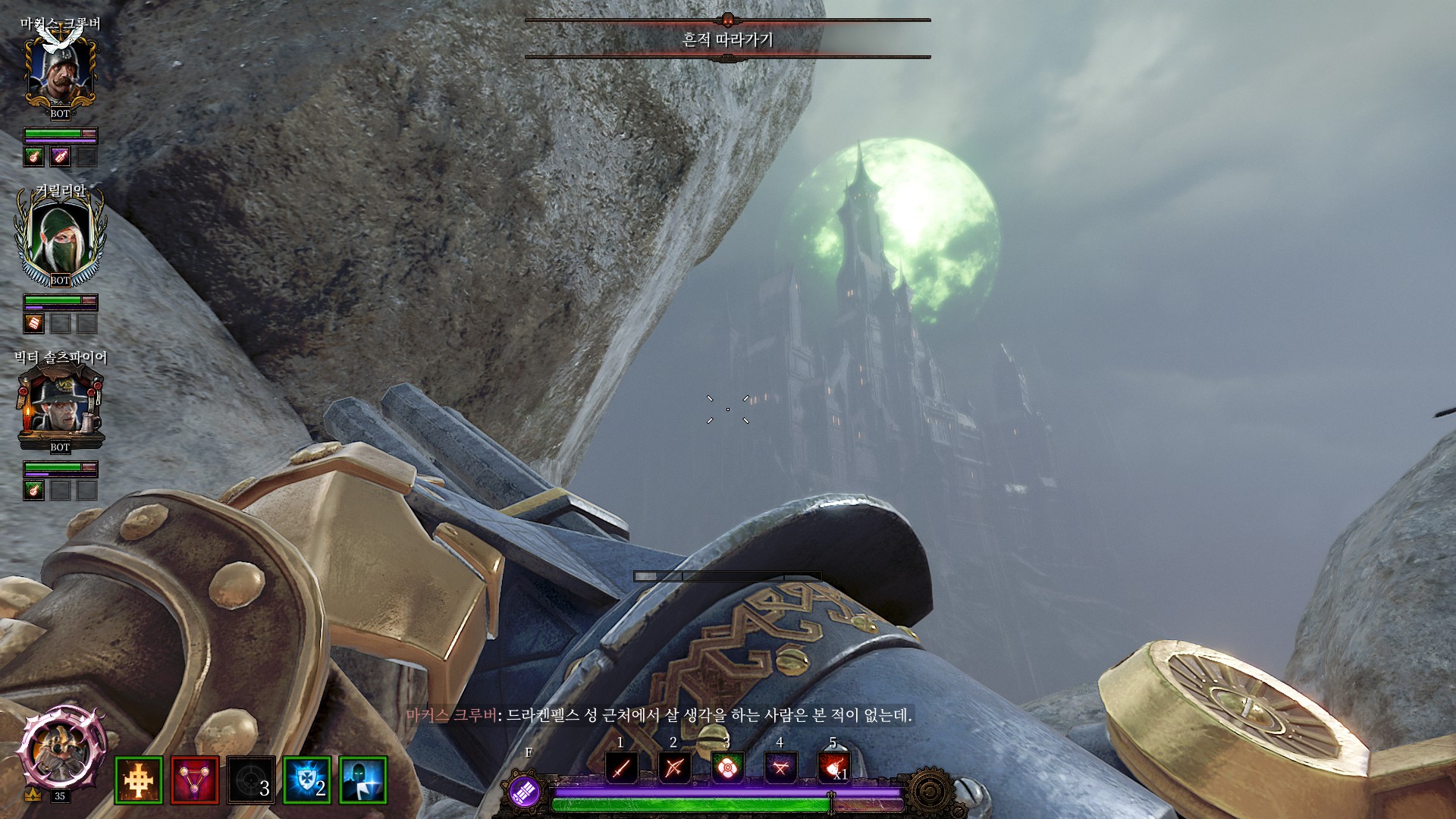Click the objective tracker banner at top
This screenshot has width=1456, height=819.
727,39
